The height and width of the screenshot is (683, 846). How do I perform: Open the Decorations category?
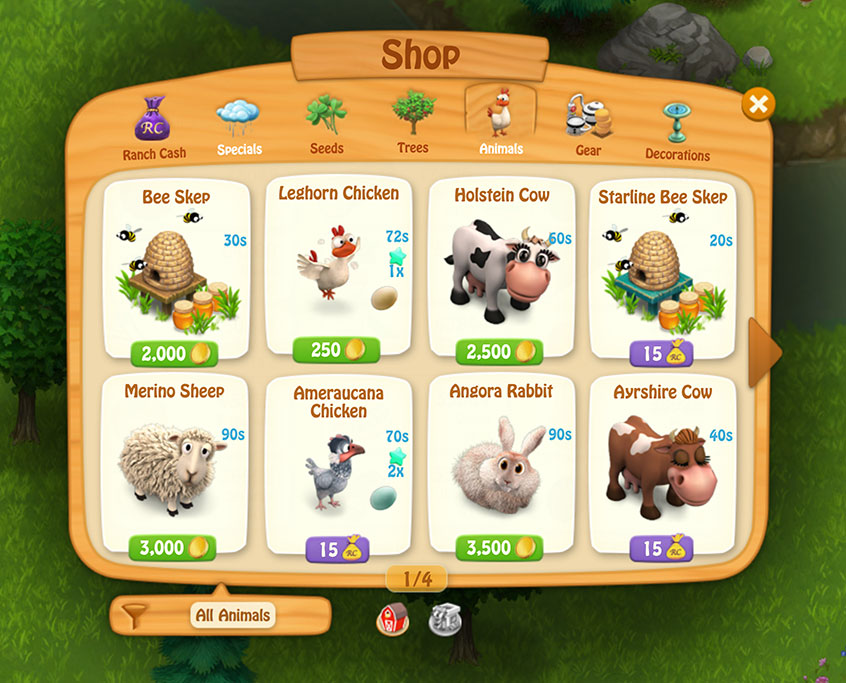coord(677,131)
